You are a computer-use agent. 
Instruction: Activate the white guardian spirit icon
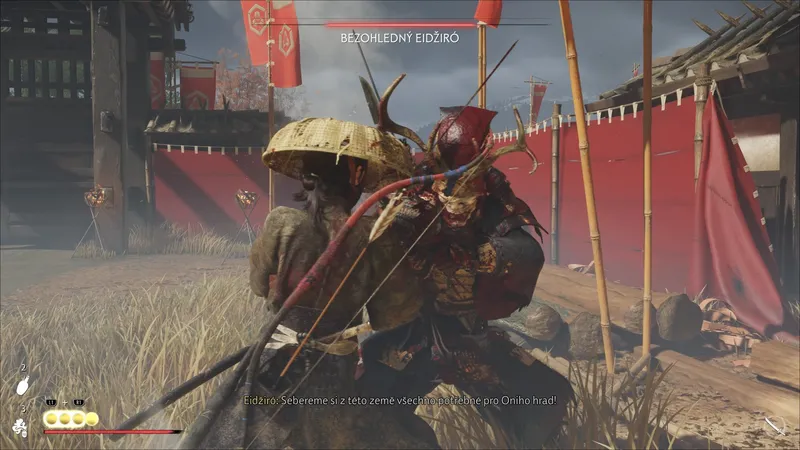click(21, 427)
